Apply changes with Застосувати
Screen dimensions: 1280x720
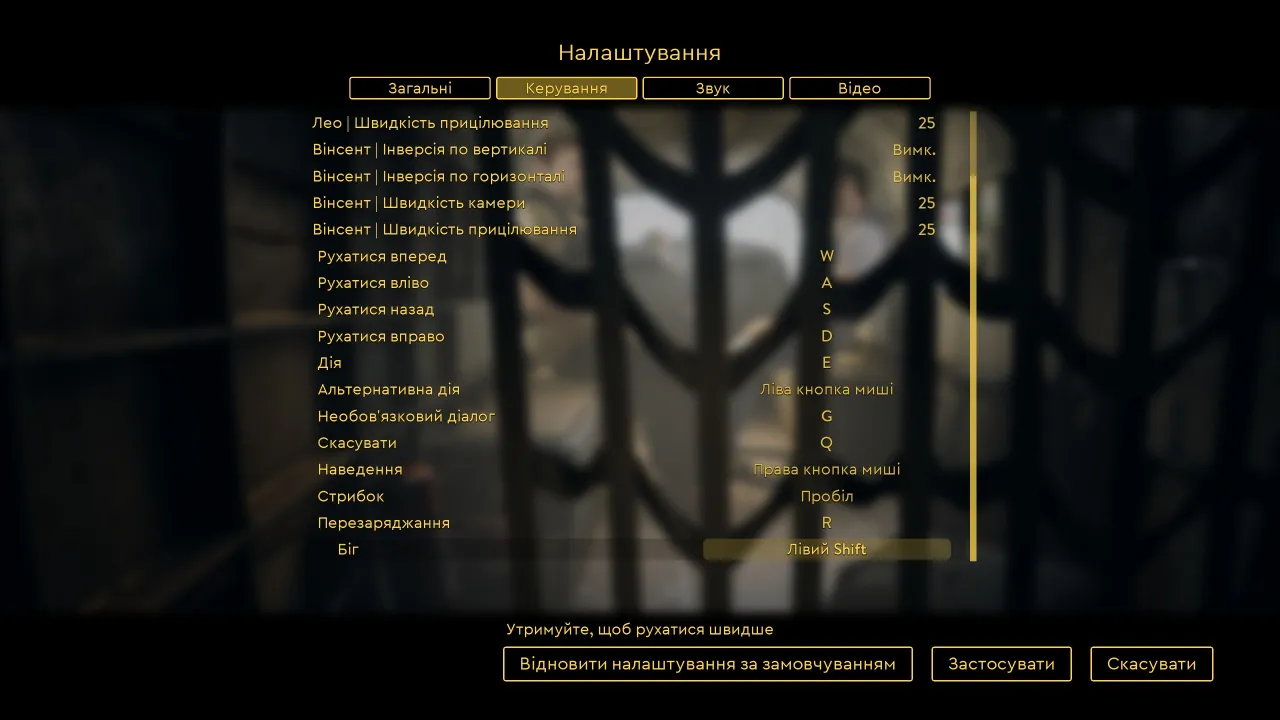[1001, 664]
